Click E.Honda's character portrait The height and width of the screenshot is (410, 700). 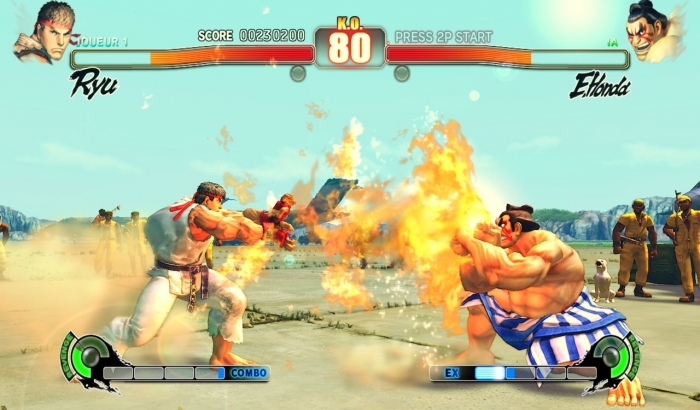(x=655, y=30)
